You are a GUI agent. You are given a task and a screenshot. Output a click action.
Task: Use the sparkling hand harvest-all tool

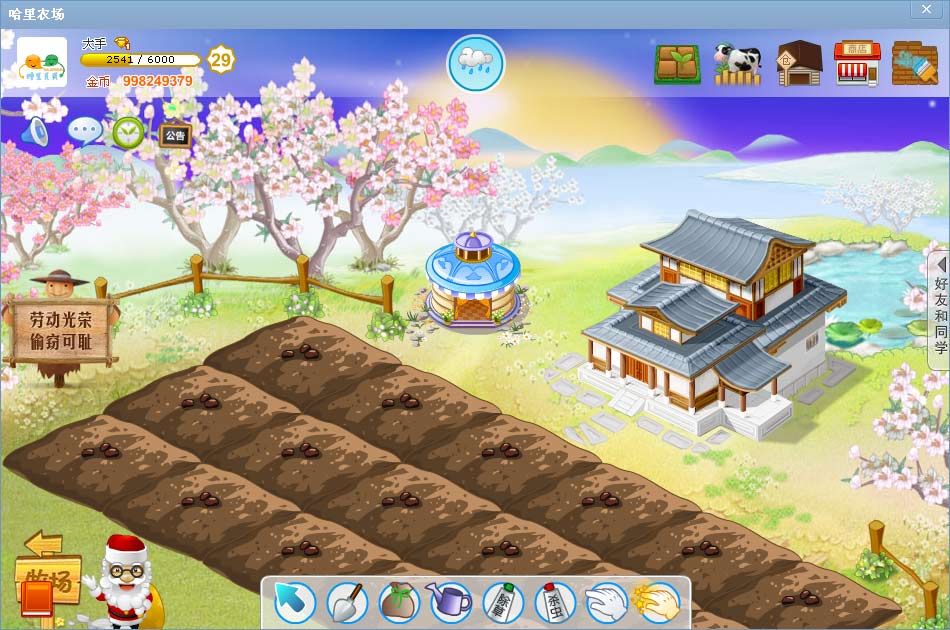tap(657, 602)
